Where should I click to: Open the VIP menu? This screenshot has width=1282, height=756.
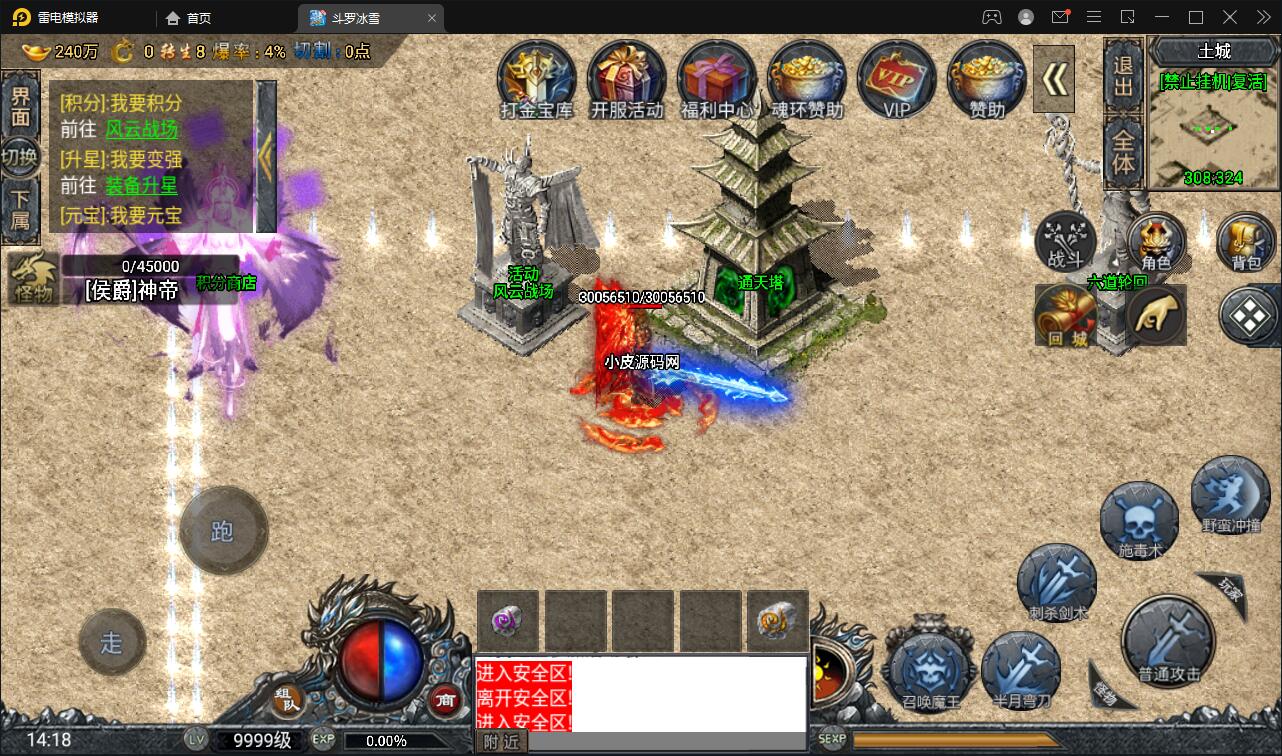pyautogui.click(x=896, y=80)
